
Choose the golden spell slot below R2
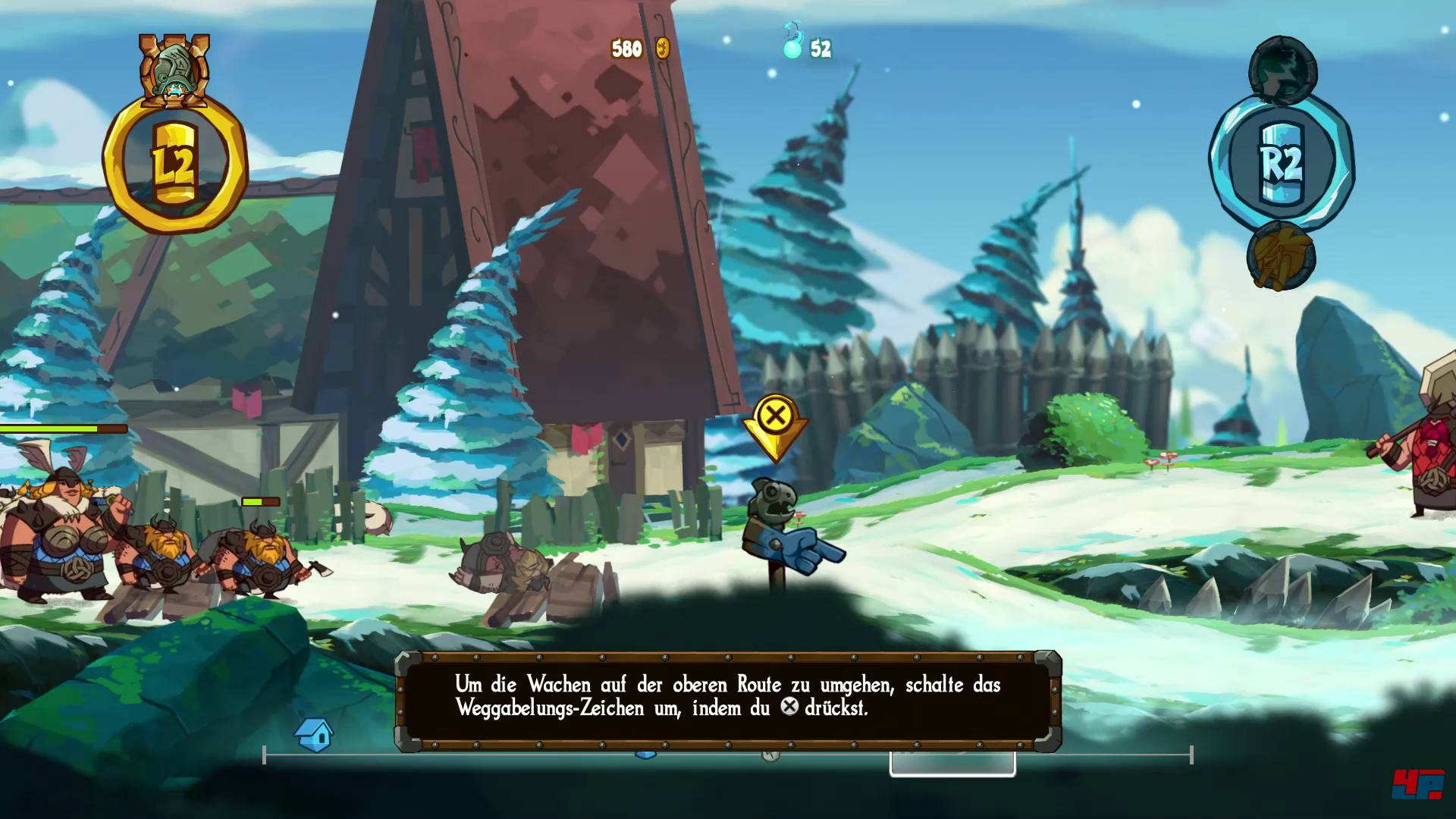point(1281,256)
